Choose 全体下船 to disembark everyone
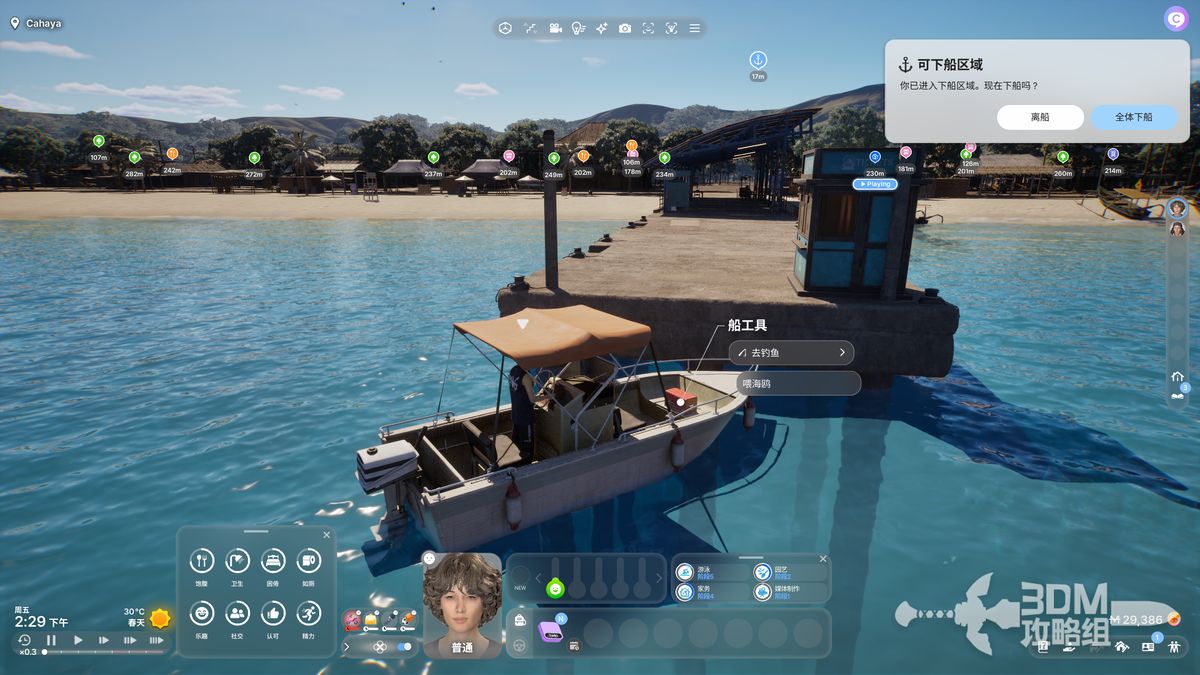The height and width of the screenshot is (675, 1200). [x=1133, y=117]
